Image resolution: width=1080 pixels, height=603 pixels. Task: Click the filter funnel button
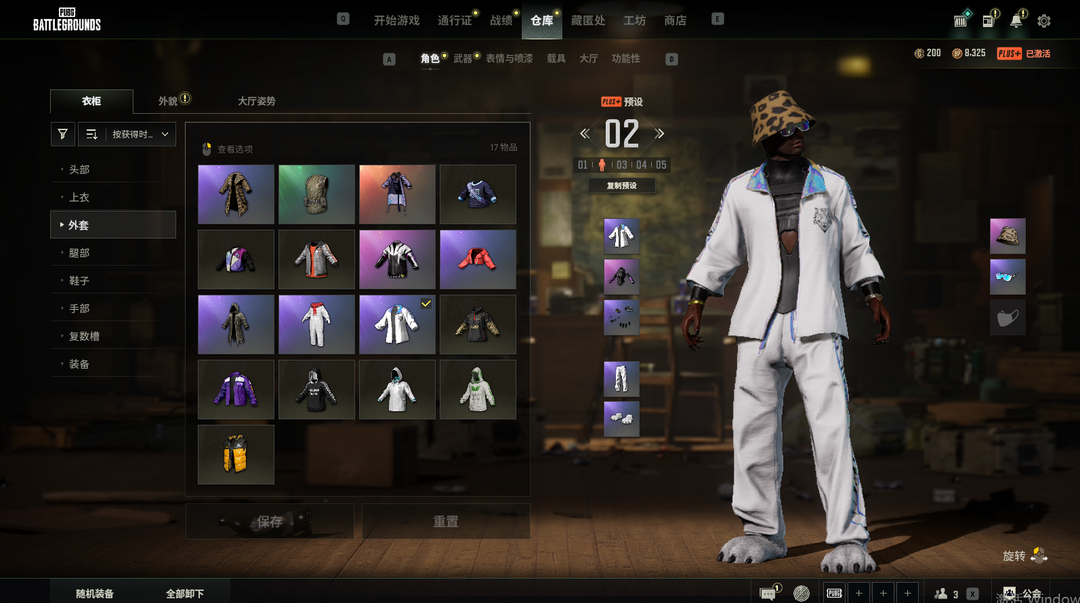click(63, 134)
